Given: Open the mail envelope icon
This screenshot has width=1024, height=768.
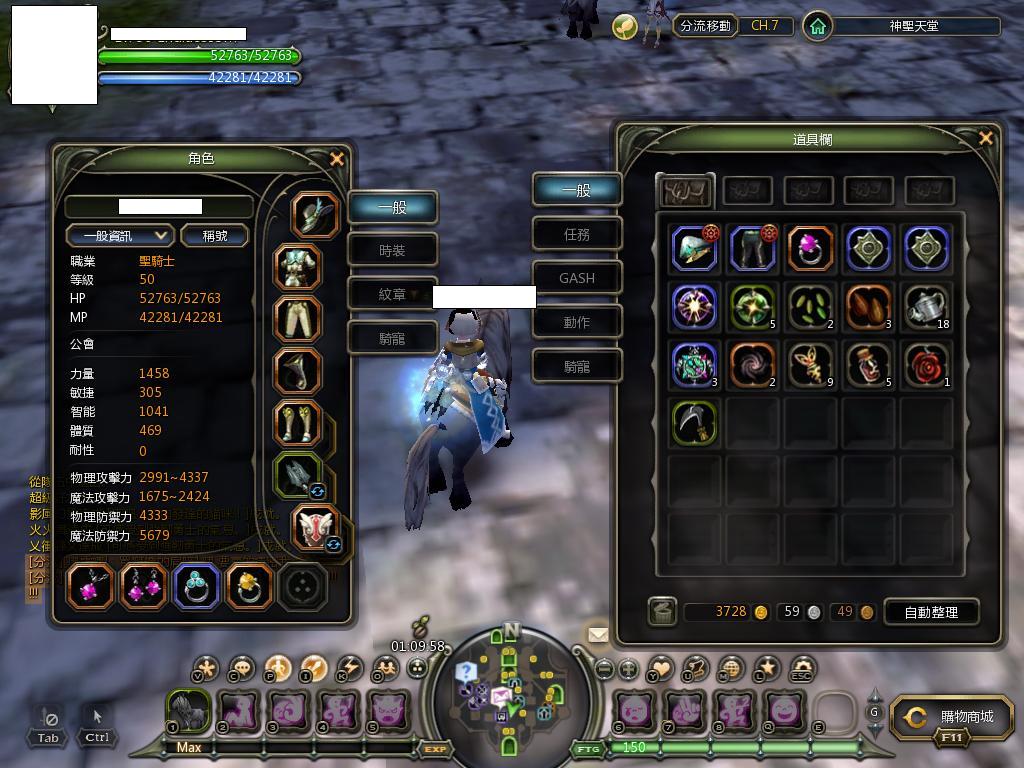Looking at the screenshot, I should tap(598, 634).
